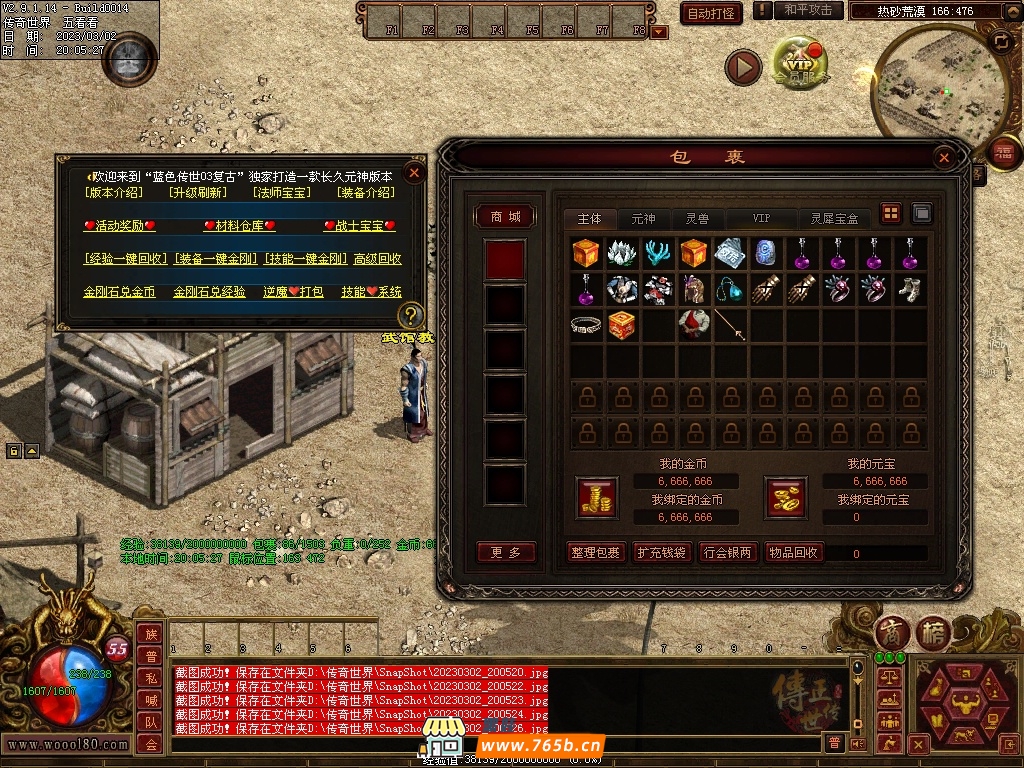1024x768 pixels.
Task: Switch to the 元神 inventory tab
Action: click(643, 218)
